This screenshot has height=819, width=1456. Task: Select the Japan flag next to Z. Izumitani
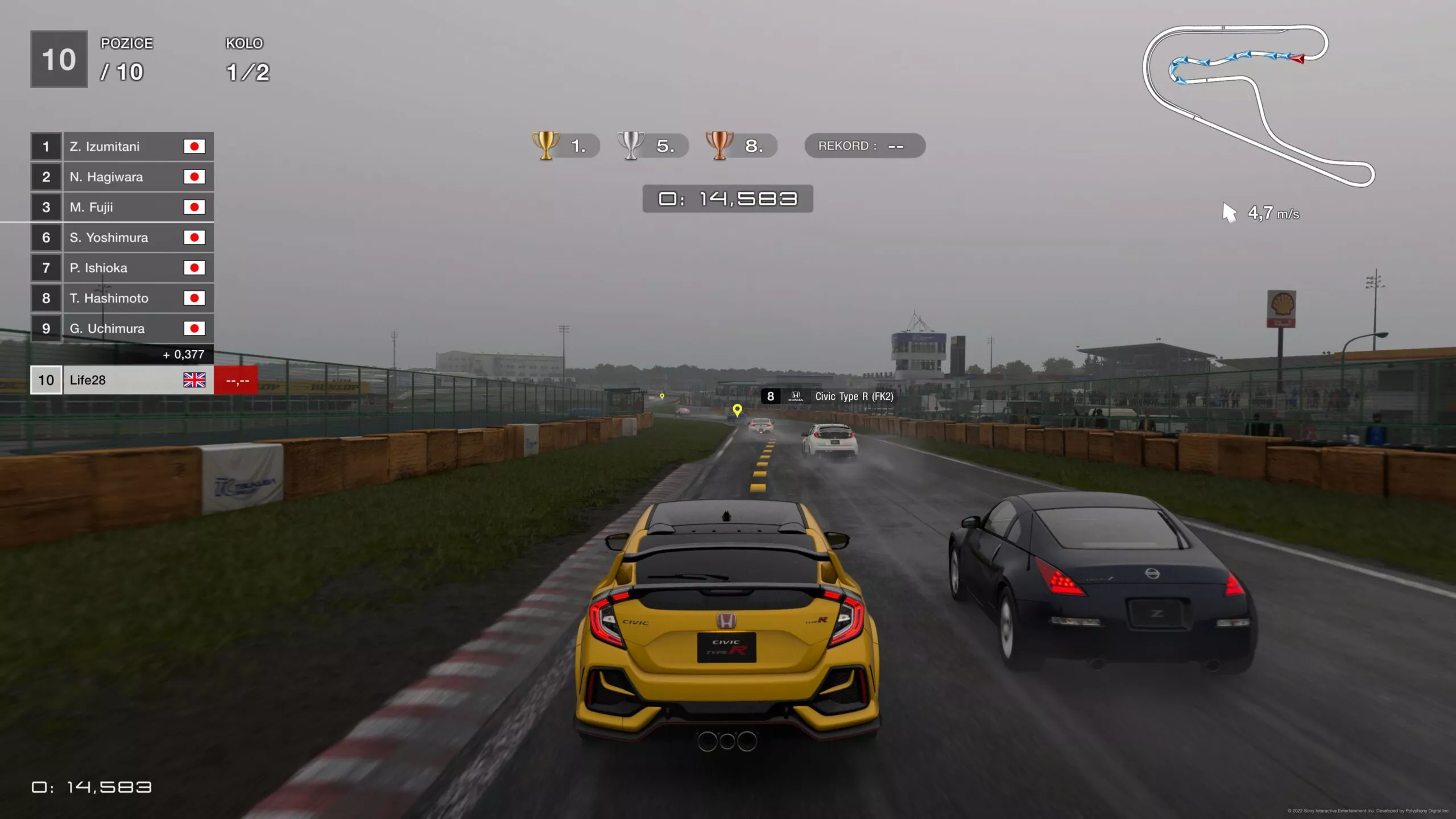pos(195,146)
